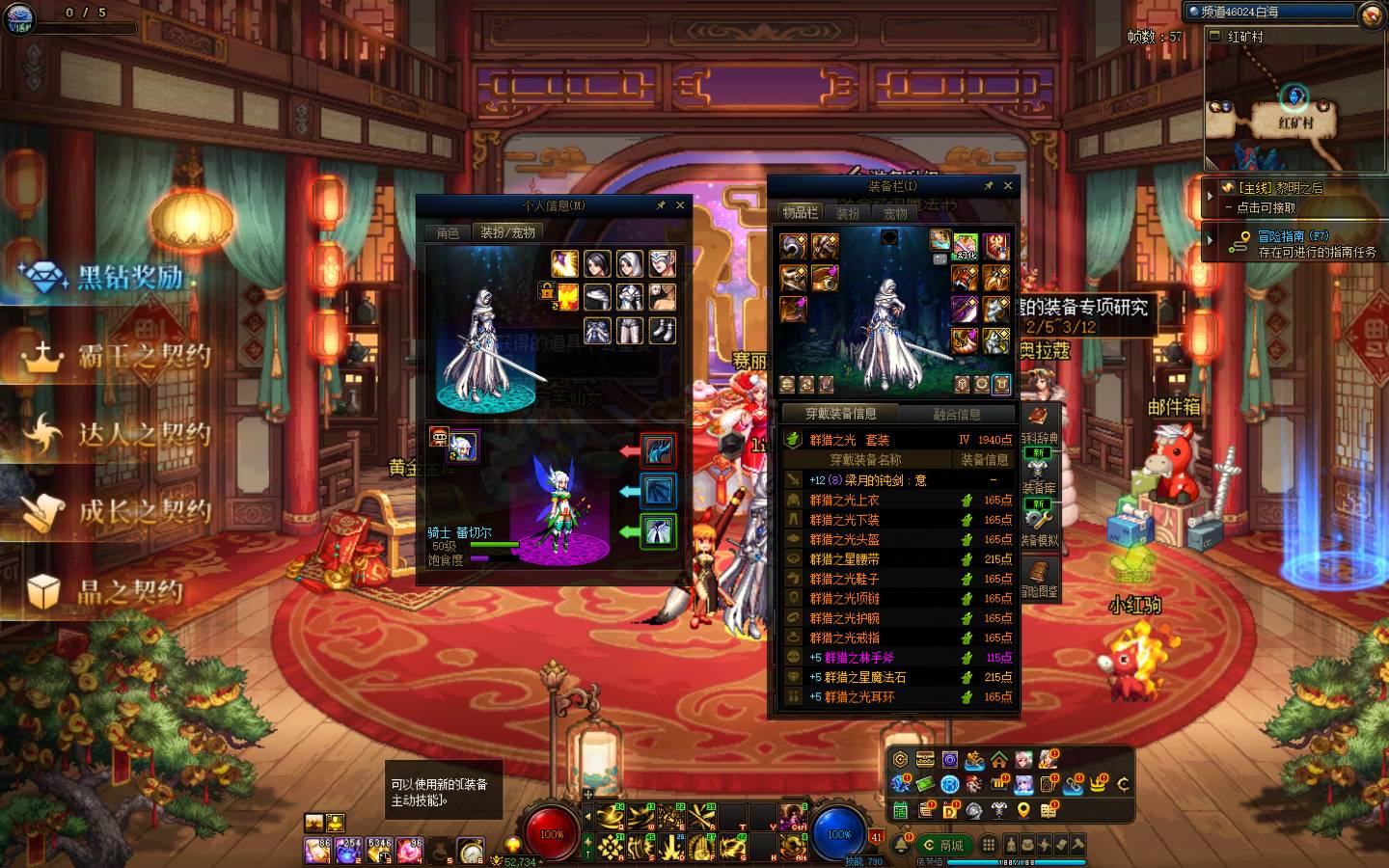
Task: Switch to the 角色 tab
Action: click(x=448, y=232)
